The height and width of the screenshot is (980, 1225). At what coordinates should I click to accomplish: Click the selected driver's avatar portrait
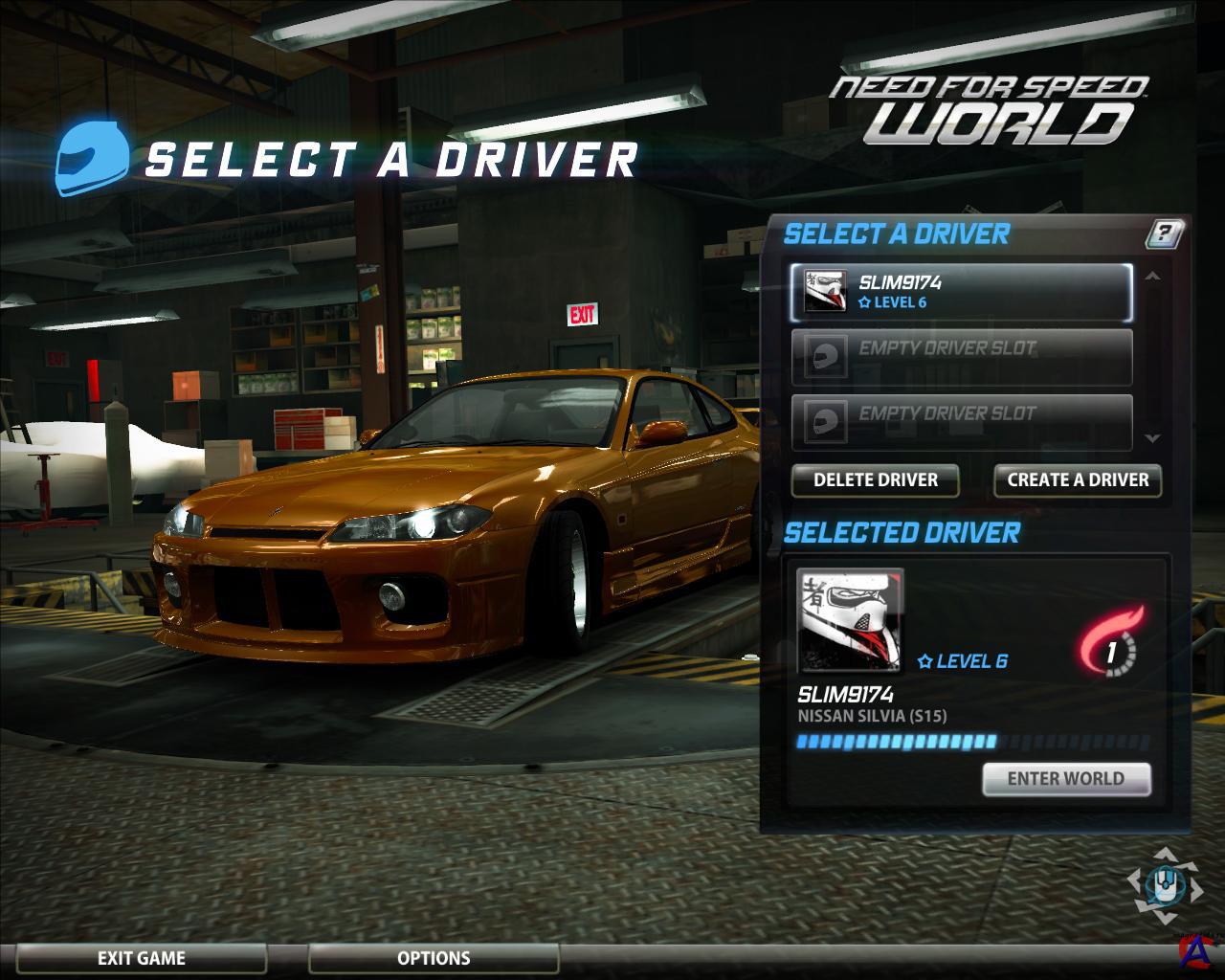pos(850,622)
